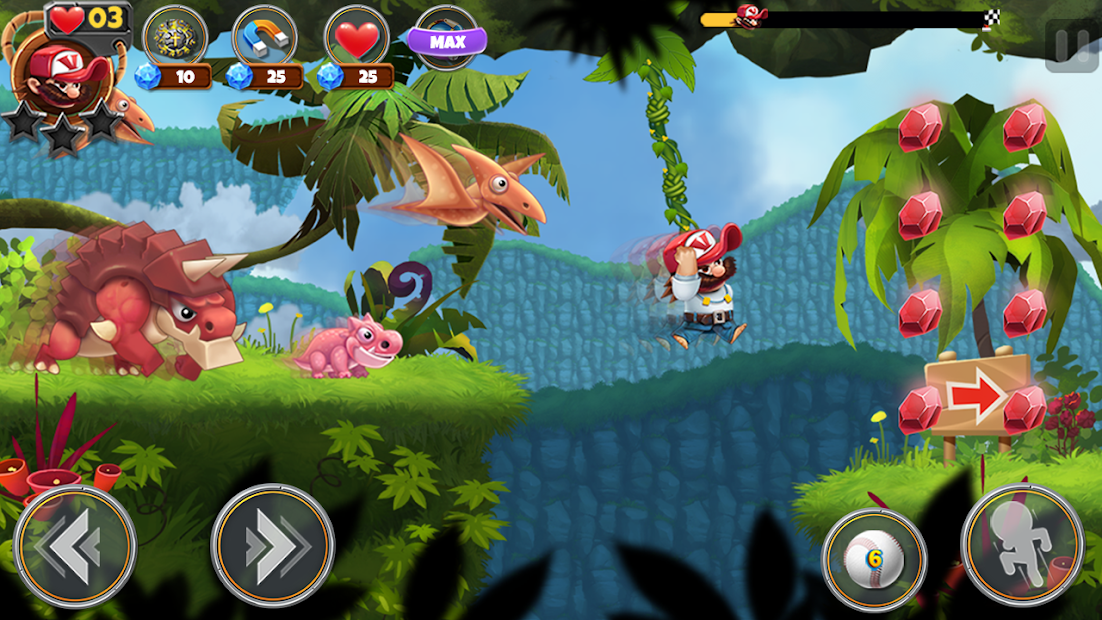Buy an extra heart for 25 gems

point(357,38)
